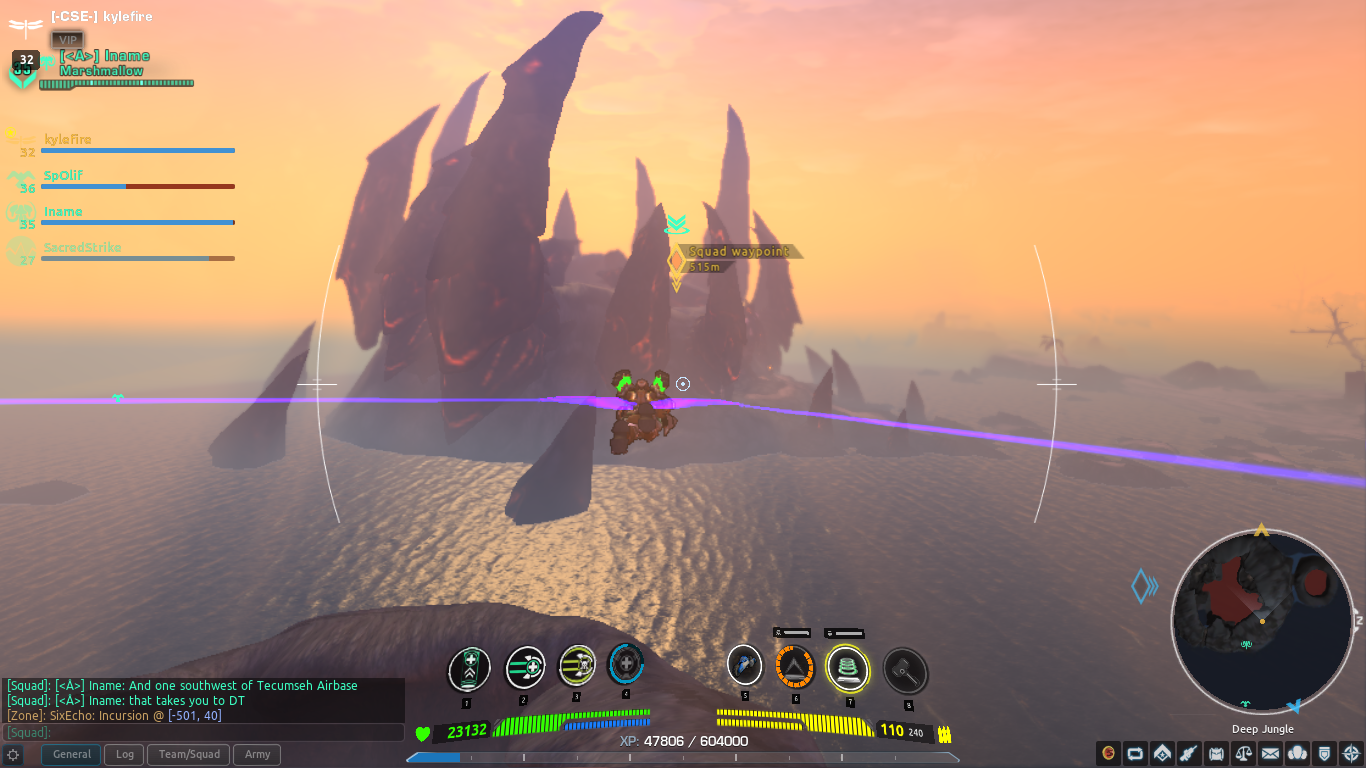Screen dimensions: 1366x768
Task: Open the achievements badge icon
Action: [x=1324, y=753]
